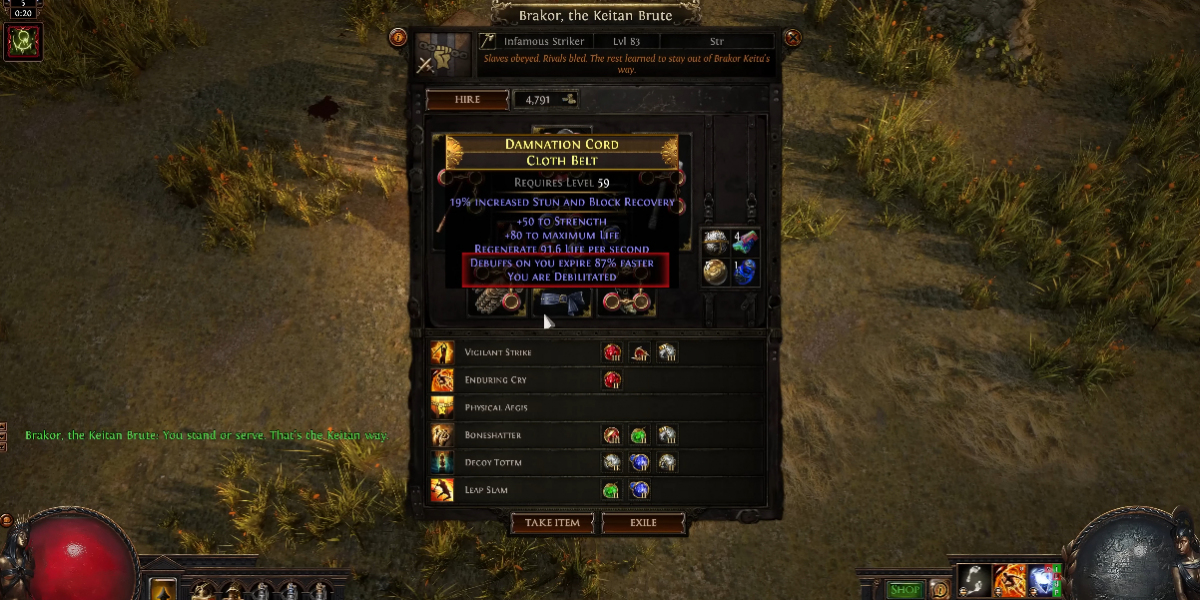
Task: Choose the Decoy Totem skill icon
Action: (x=442, y=463)
